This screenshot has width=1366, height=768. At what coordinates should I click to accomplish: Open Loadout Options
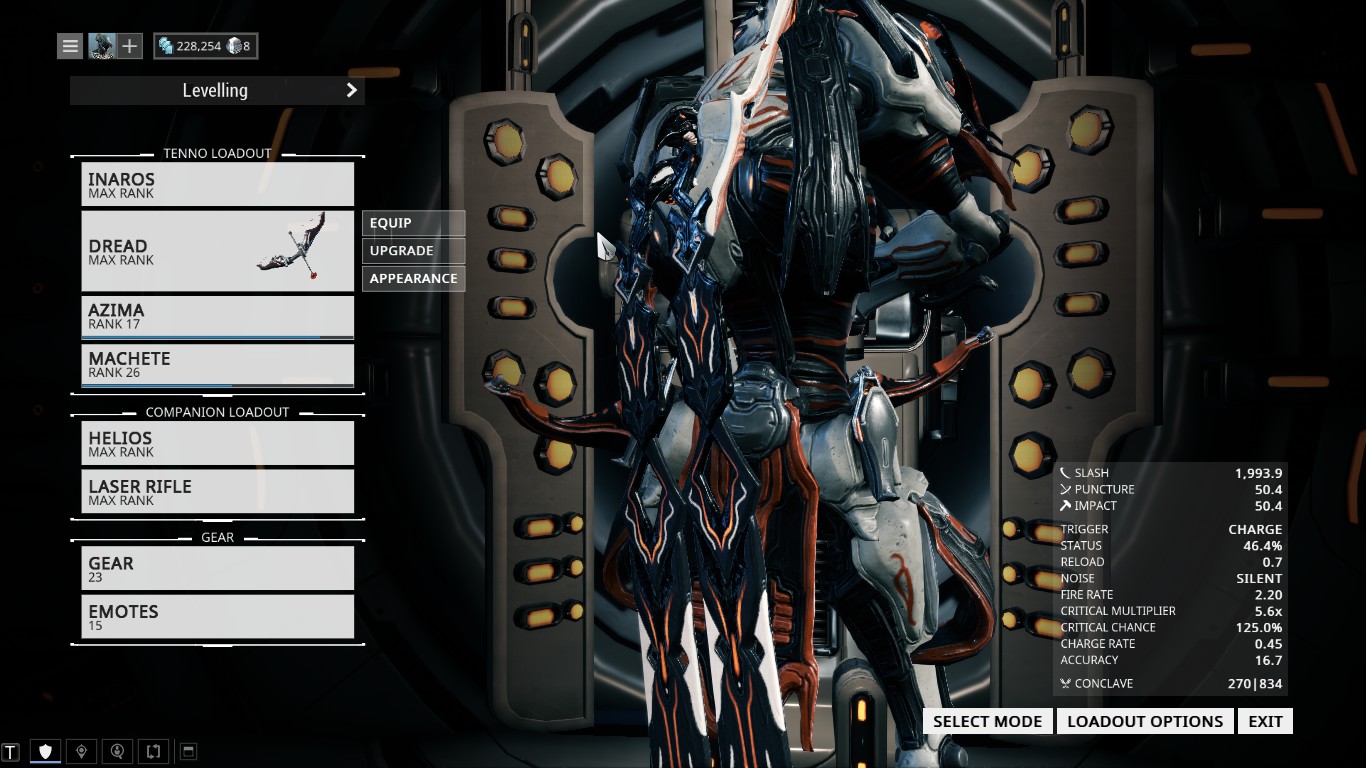pos(1145,722)
